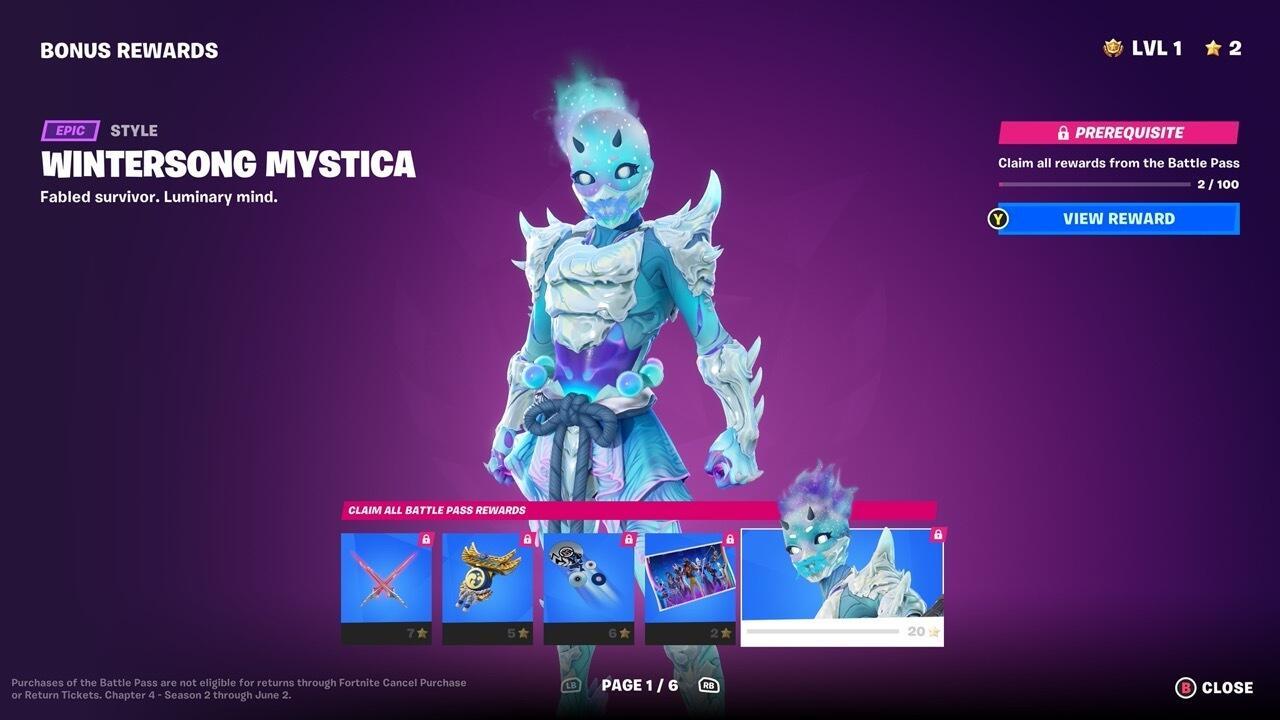Image resolution: width=1280 pixels, height=720 pixels.
Task: Open the Page 1 / 6 navigator
Action: [x=639, y=686]
